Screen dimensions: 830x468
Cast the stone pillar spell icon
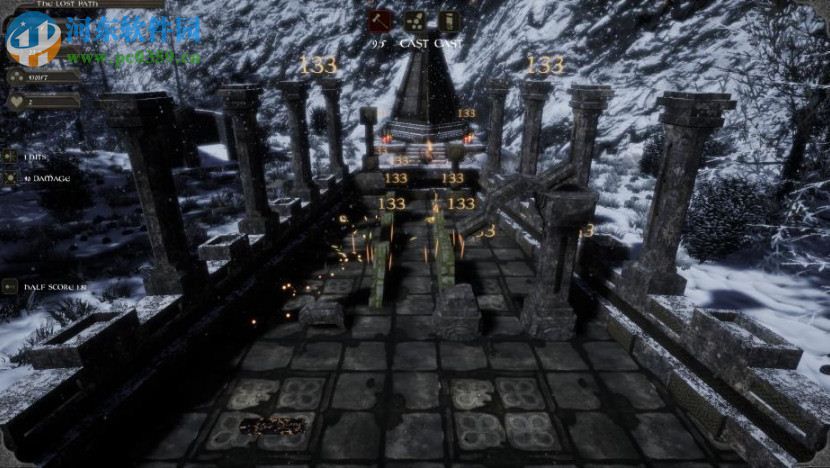pos(449,21)
